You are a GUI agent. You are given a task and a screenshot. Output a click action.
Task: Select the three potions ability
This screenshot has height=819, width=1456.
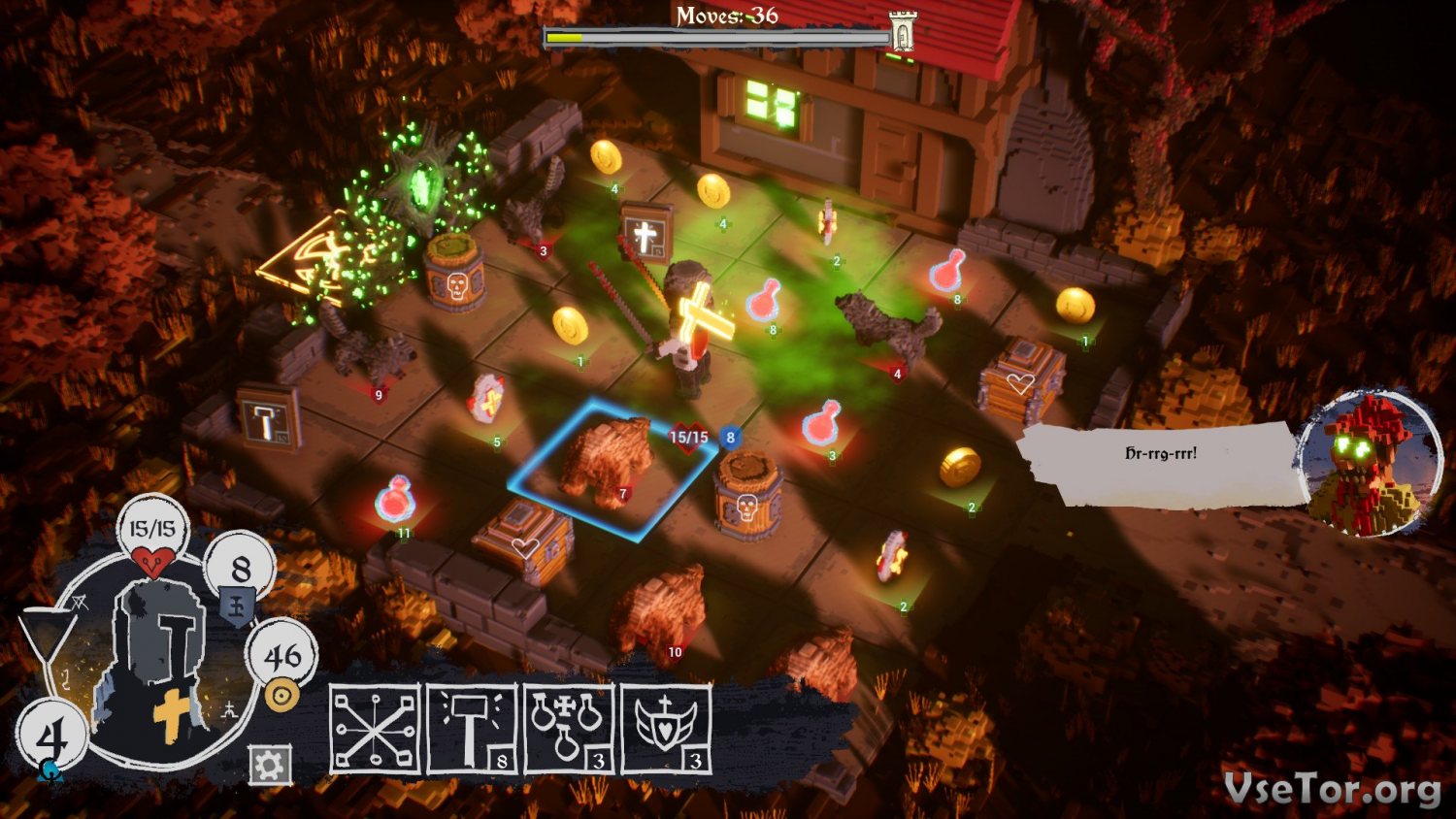click(570, 728)
